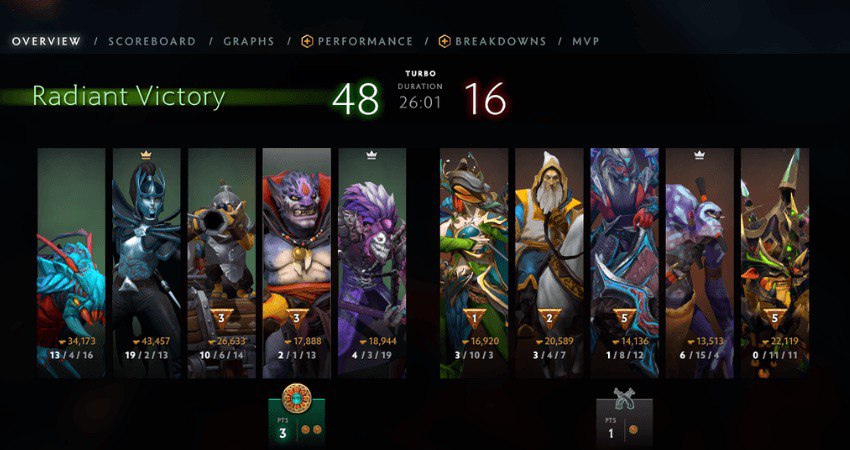This screenshot has height=450, width=850.
Task: Choose the Sniper card with 10/6/14
Action: point(222,262)
